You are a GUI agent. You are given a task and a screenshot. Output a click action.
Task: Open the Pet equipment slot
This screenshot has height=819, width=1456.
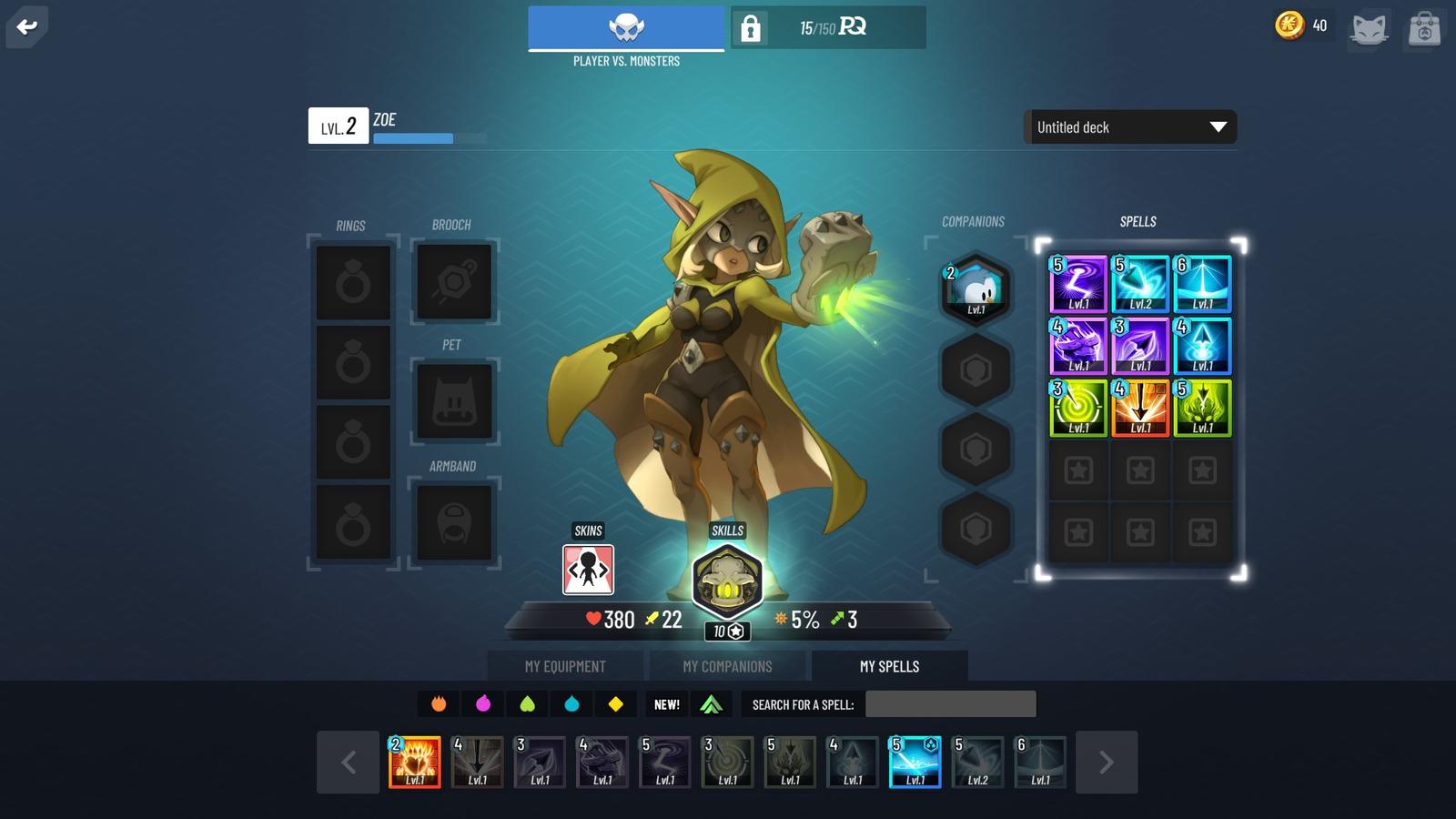(454, 402)
